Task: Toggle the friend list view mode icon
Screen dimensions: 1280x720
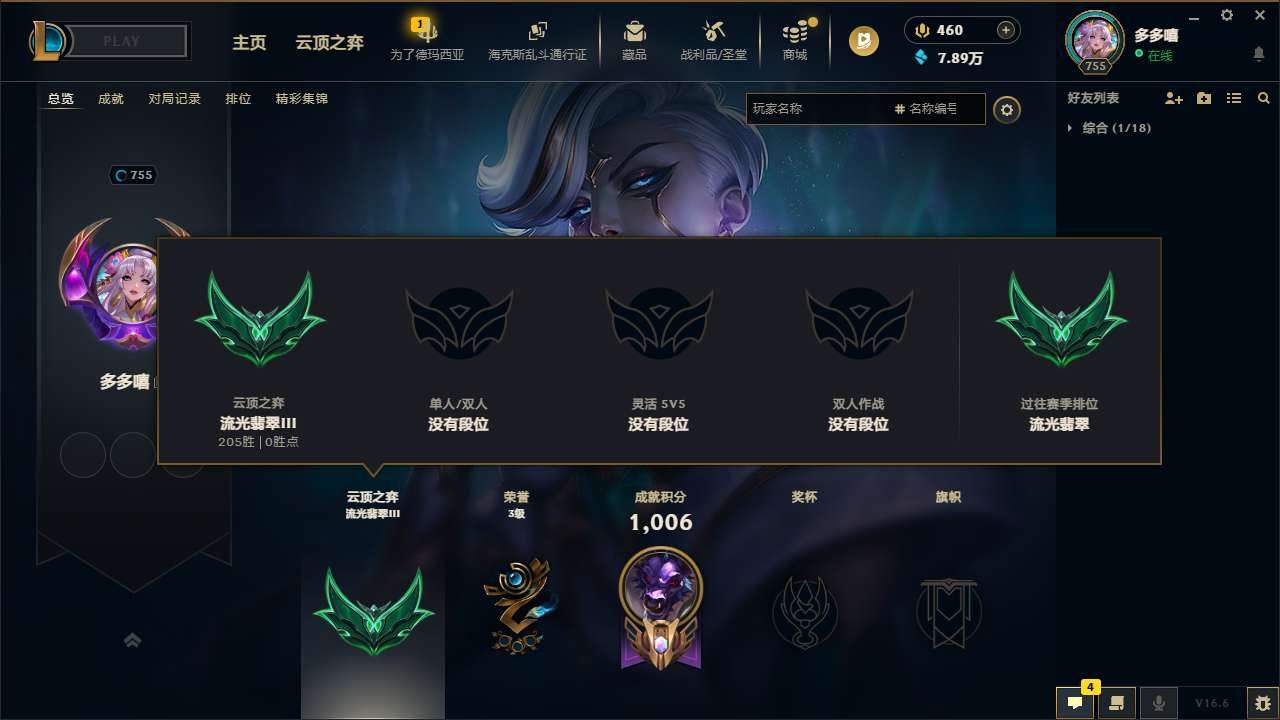Action: pos(1234,98)
